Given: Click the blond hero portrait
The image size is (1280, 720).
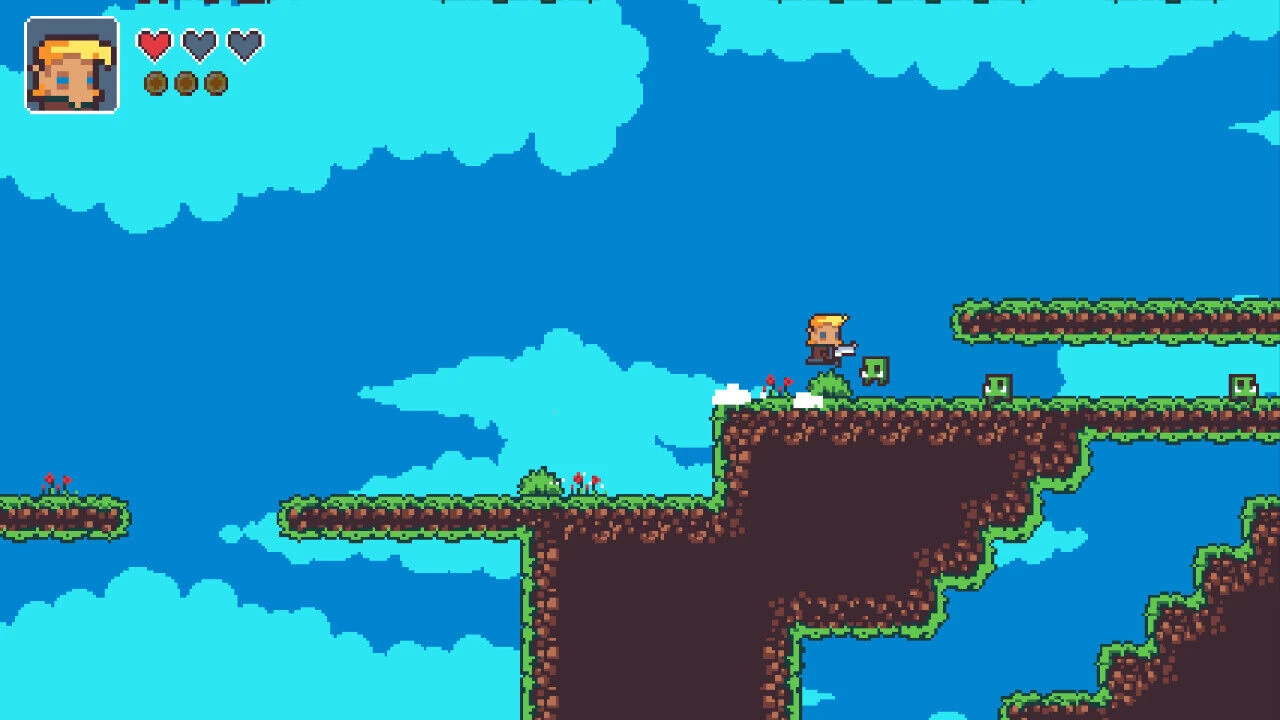Looking at the screenshot, I should point(72,65).
